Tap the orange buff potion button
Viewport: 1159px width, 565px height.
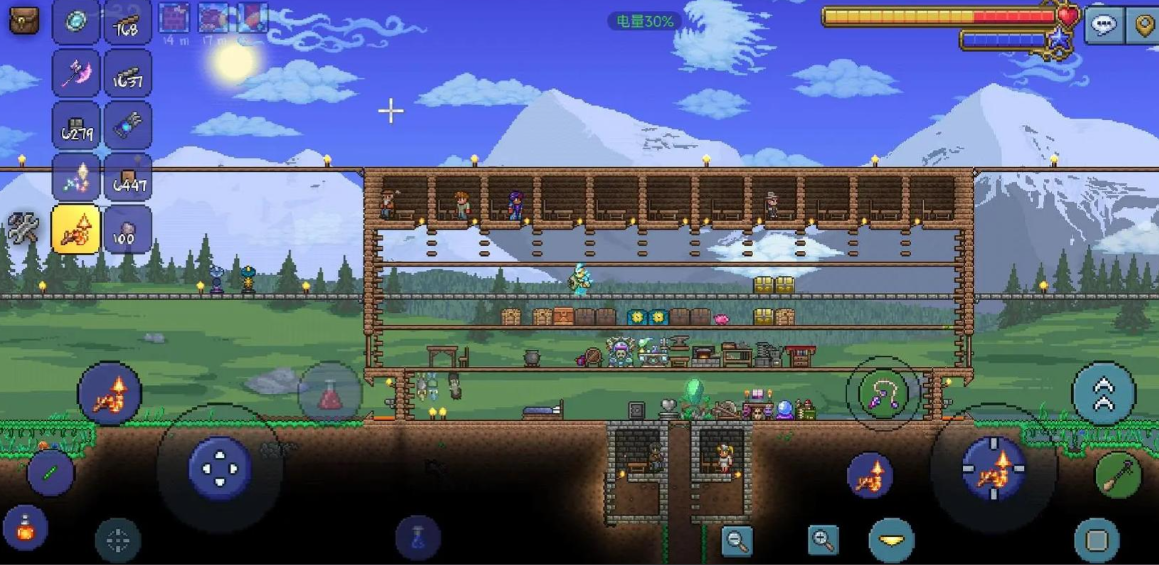coord(26,528)
